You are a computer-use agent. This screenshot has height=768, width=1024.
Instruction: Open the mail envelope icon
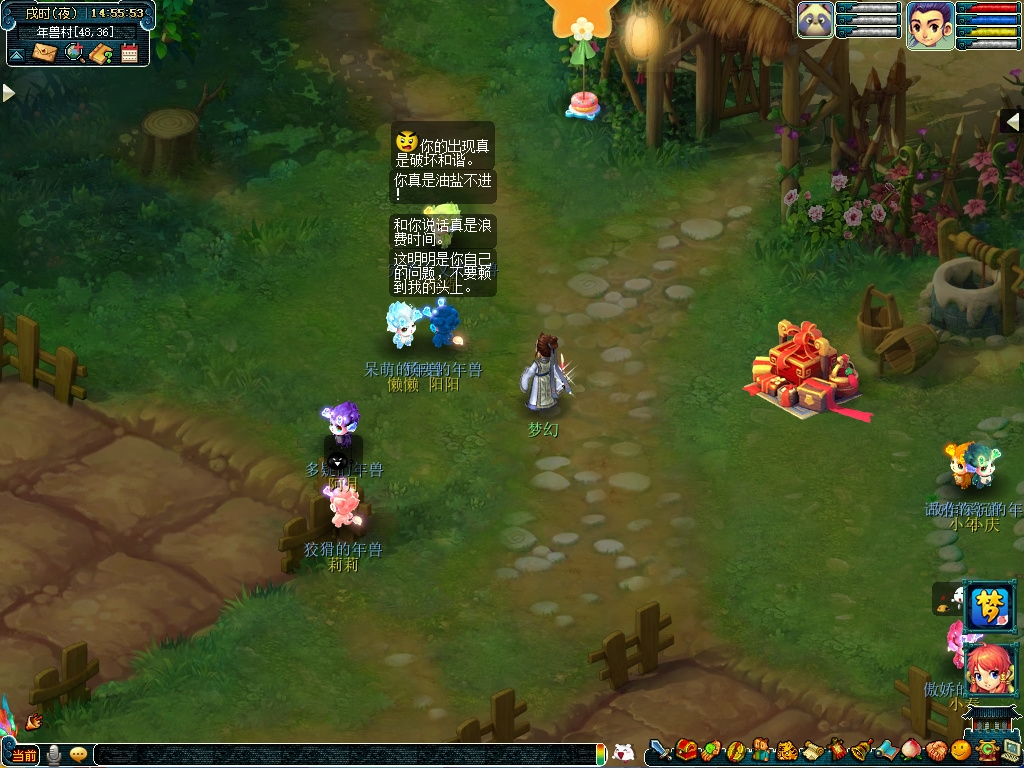click(x=45, y=52)
